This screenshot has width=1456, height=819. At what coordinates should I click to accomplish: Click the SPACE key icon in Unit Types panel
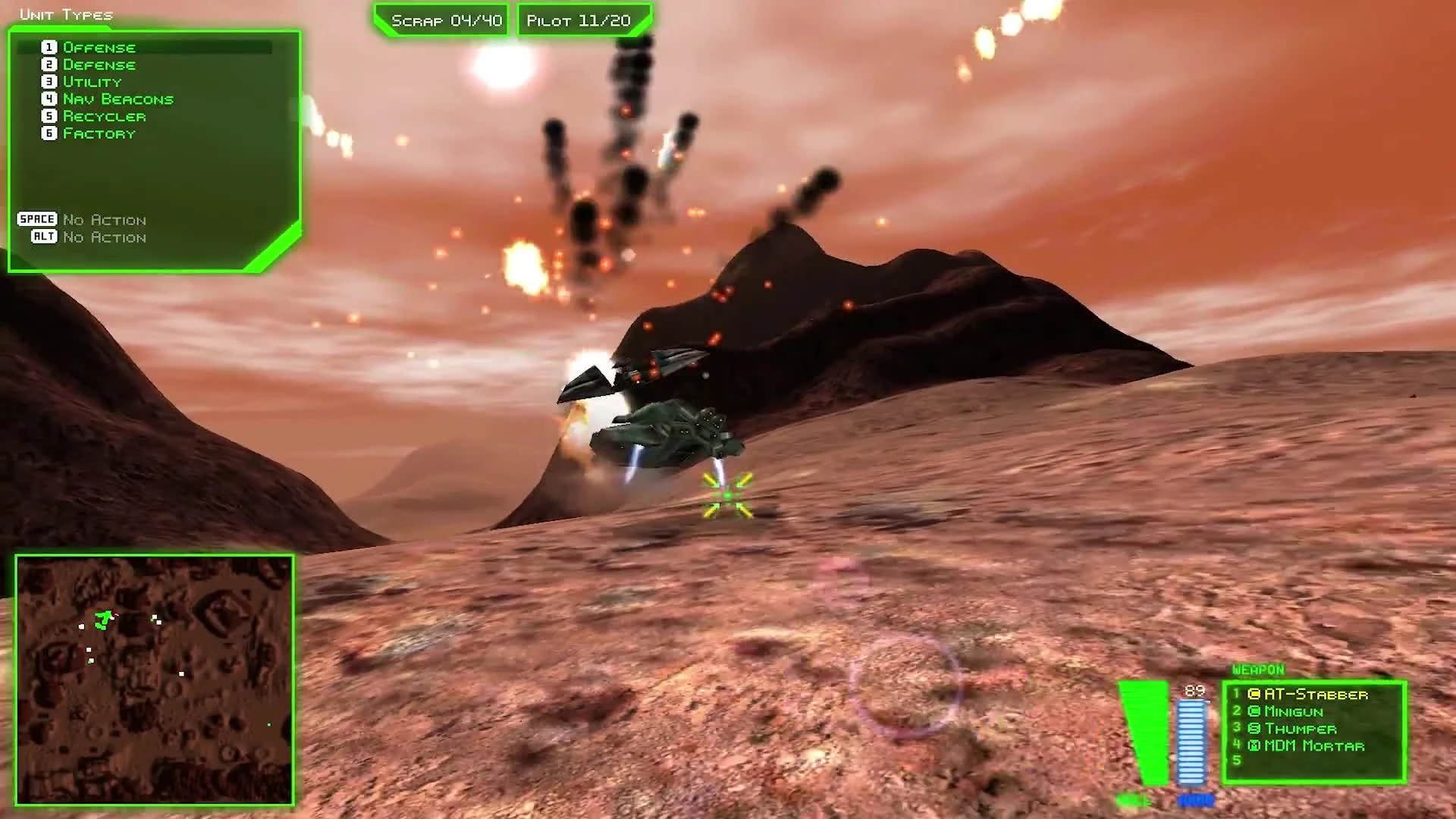[36, 219]
